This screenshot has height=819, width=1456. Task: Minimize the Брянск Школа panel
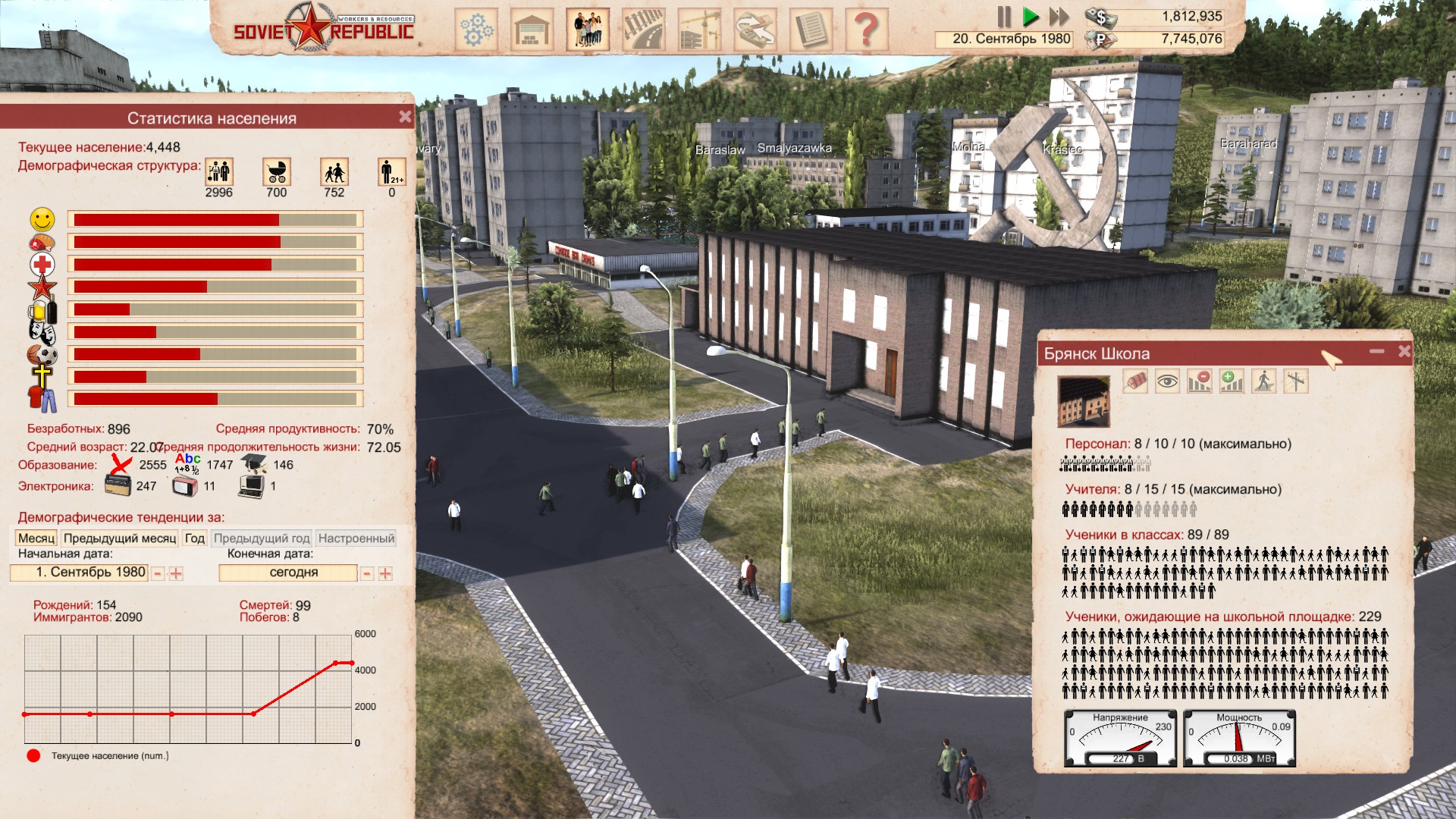tap(1377, 351)
